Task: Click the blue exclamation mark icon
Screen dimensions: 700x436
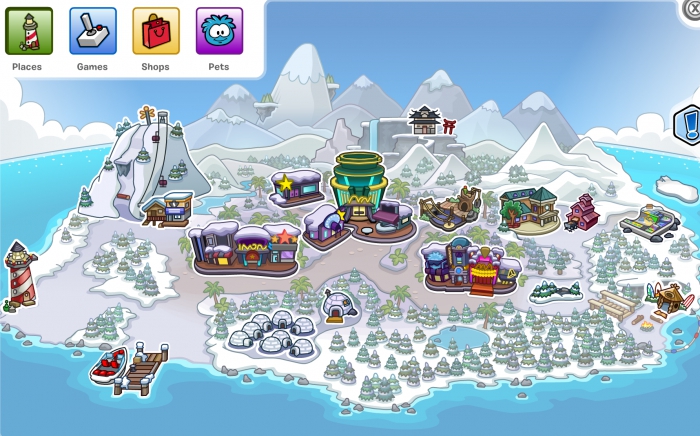Action: point(689,126)
